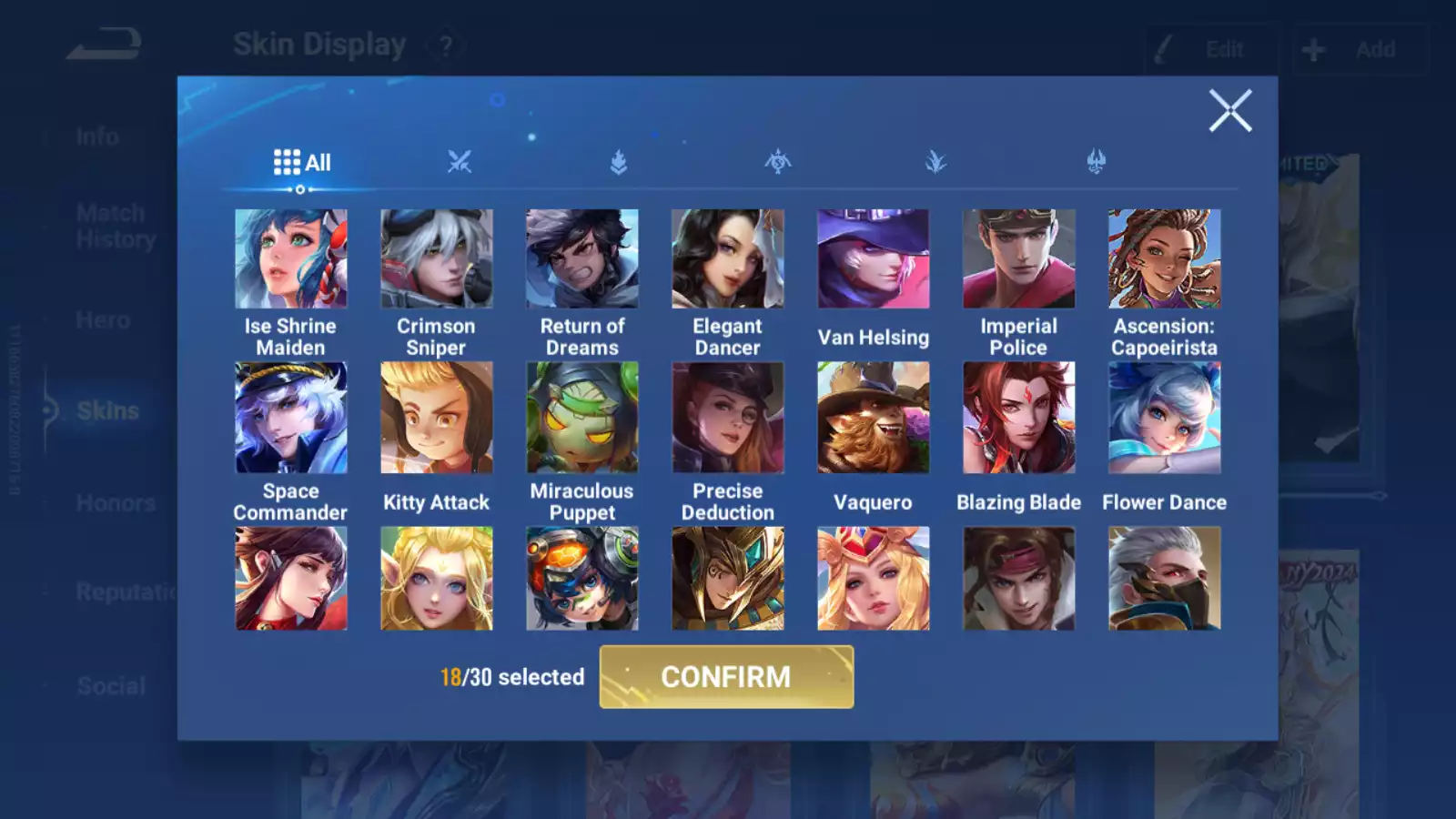Select the Miraculous Puppet skin
The width and height of the screenshot is (1456, 819).
(x=582, y=418)
